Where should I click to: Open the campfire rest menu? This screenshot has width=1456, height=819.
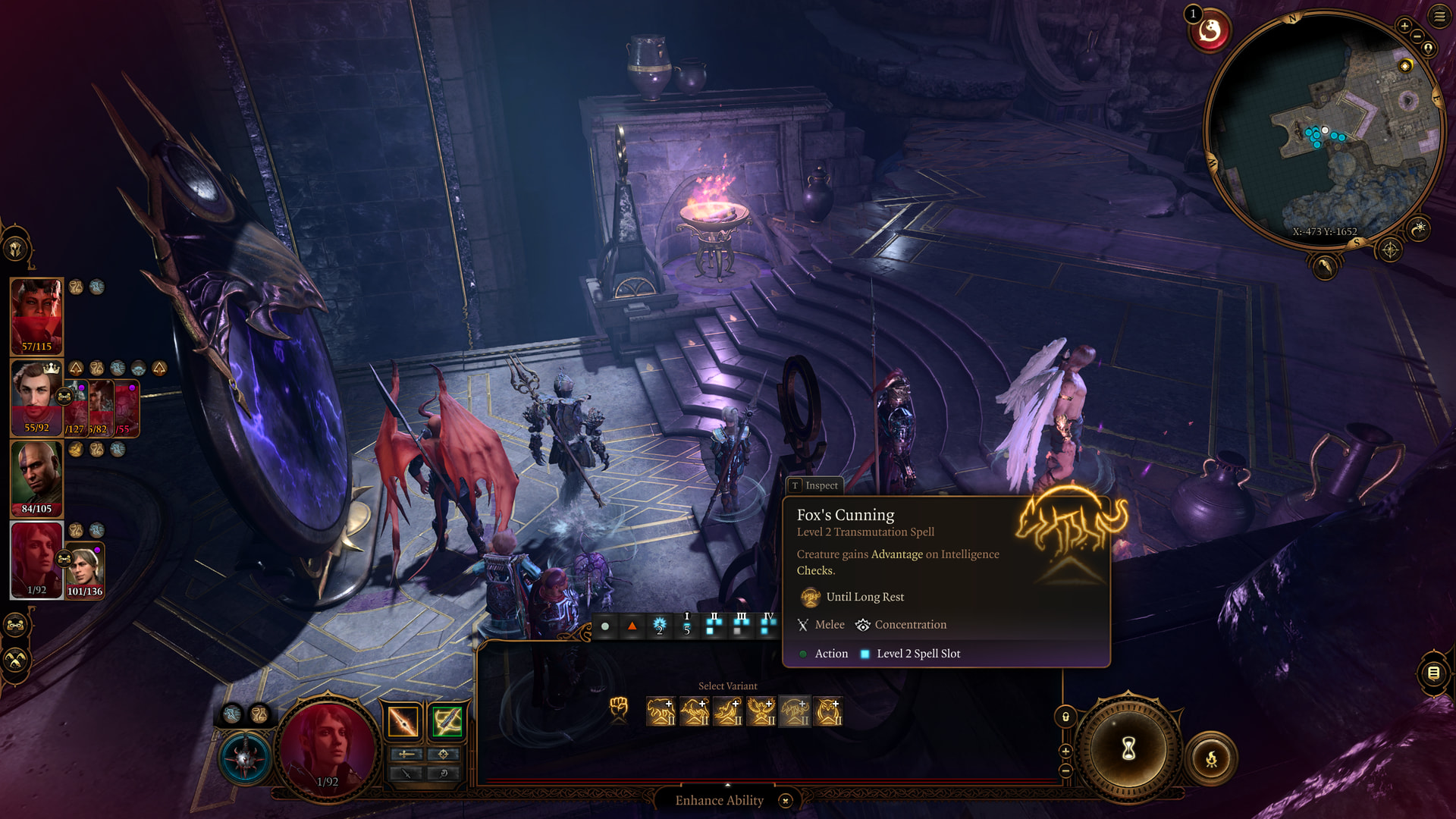(x=1211, y=758)
